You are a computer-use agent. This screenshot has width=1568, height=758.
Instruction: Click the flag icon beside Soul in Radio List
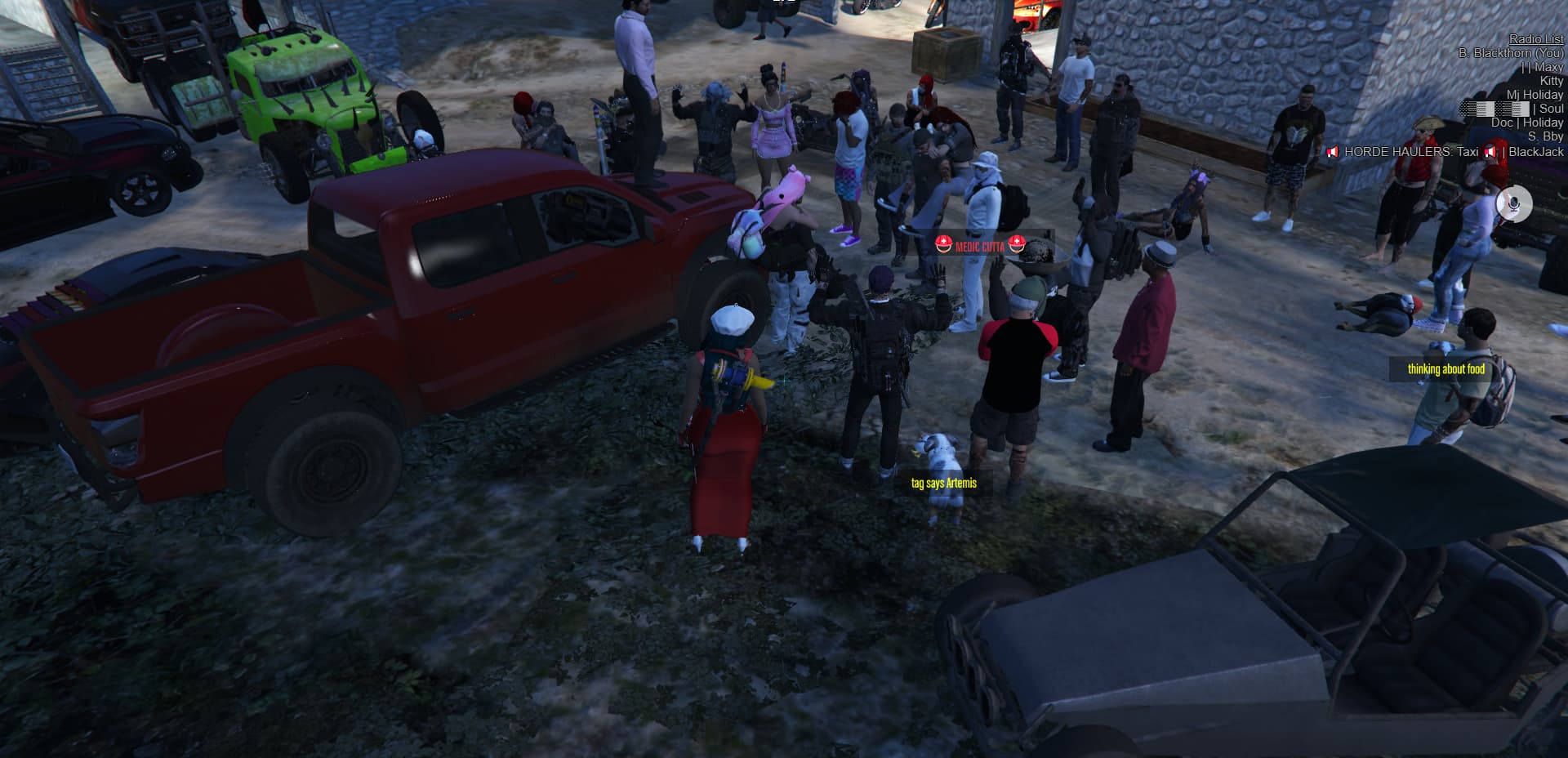1511,109
